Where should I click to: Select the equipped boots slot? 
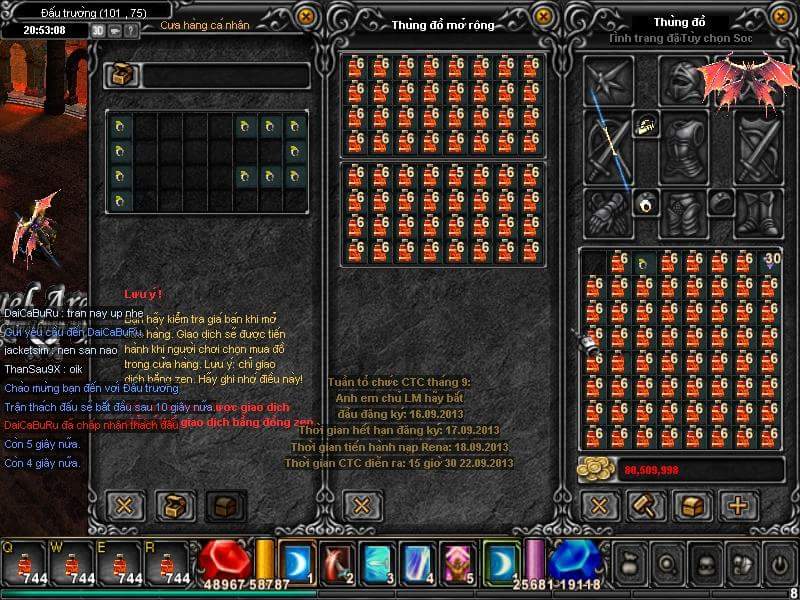760,212
